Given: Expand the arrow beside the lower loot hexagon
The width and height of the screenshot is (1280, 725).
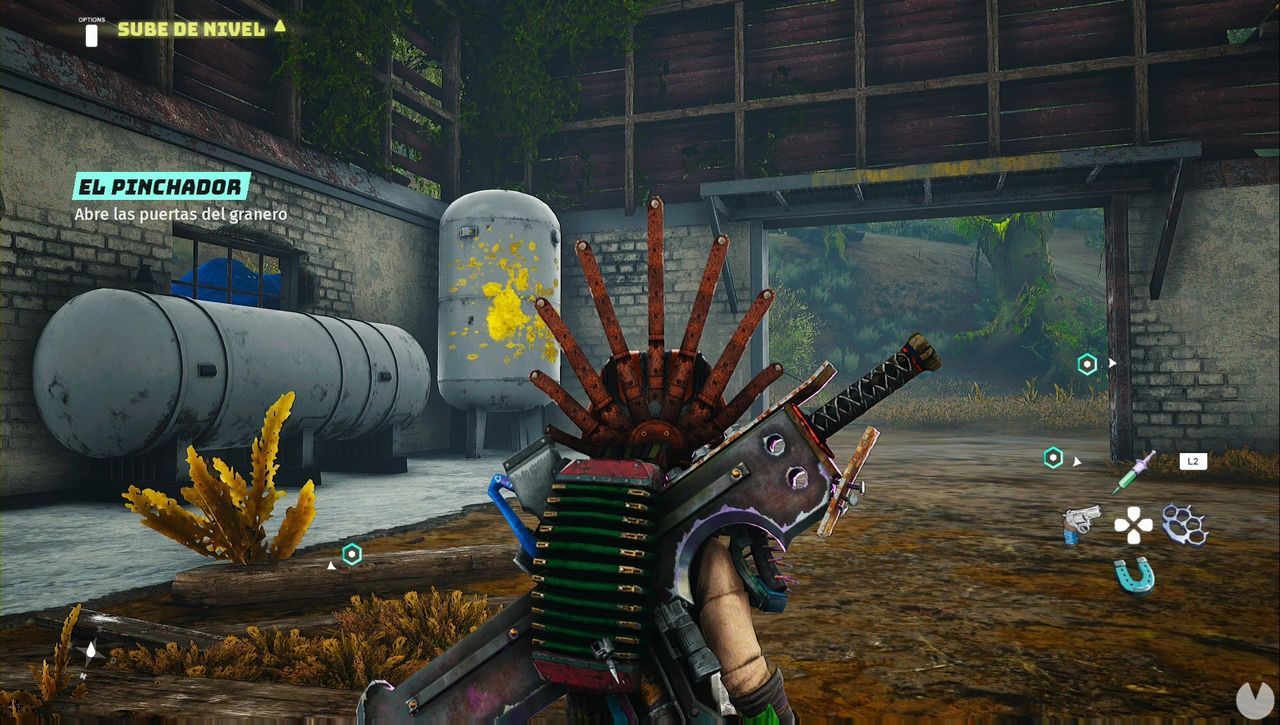Looking at the screenshot, I should (x=1077, y=461).
